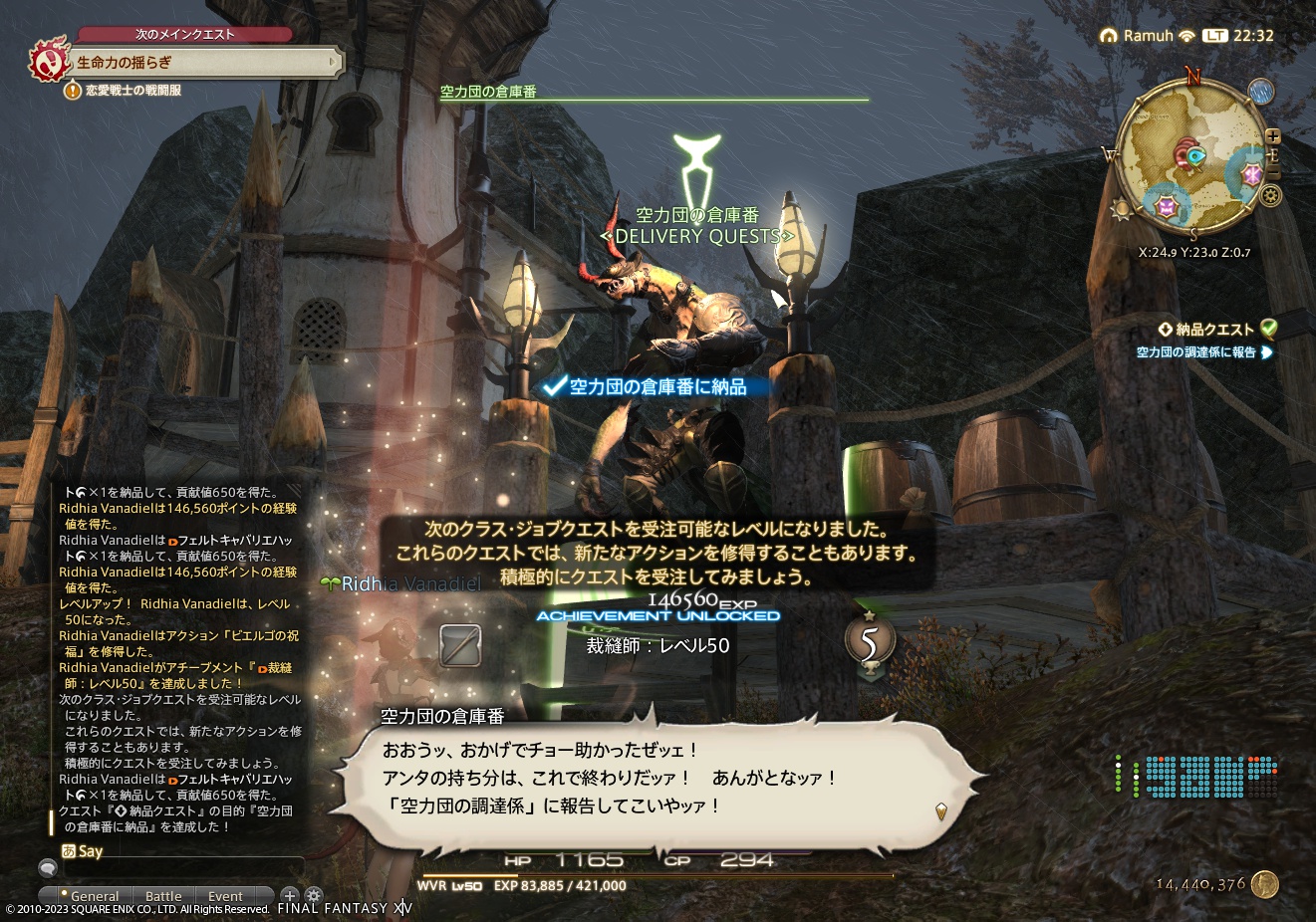This screenshot has height=922, width=1316.
Task: Switch to the Battle chat tab
Action: point(163,896)
